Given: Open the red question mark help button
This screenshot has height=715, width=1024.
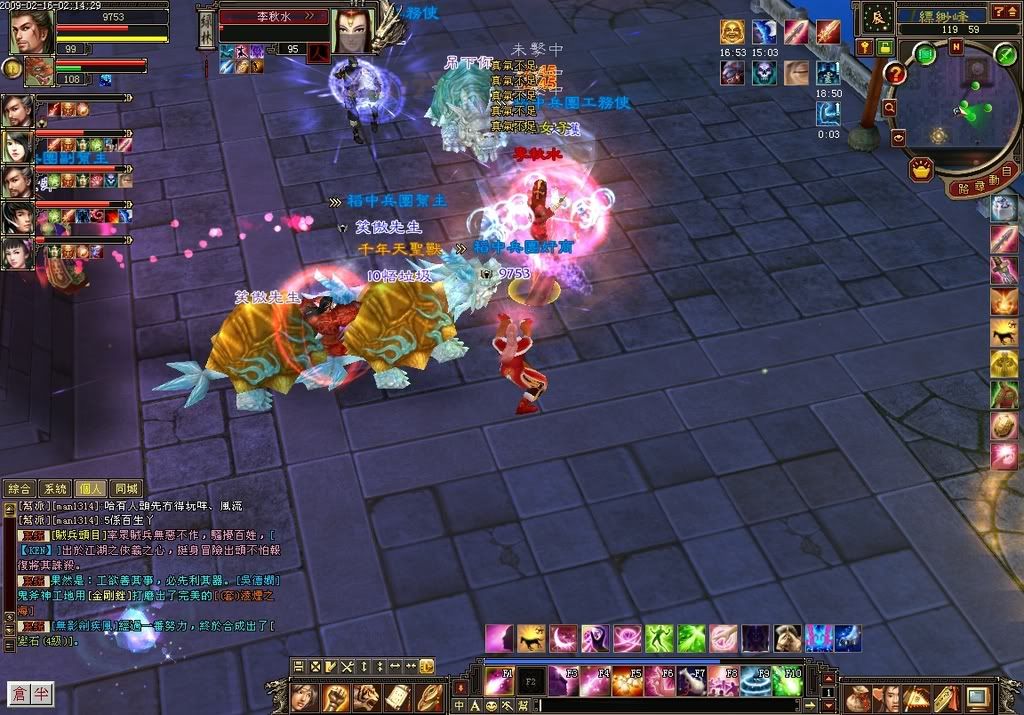Looking at the screenshot, I should coord(895,73).
